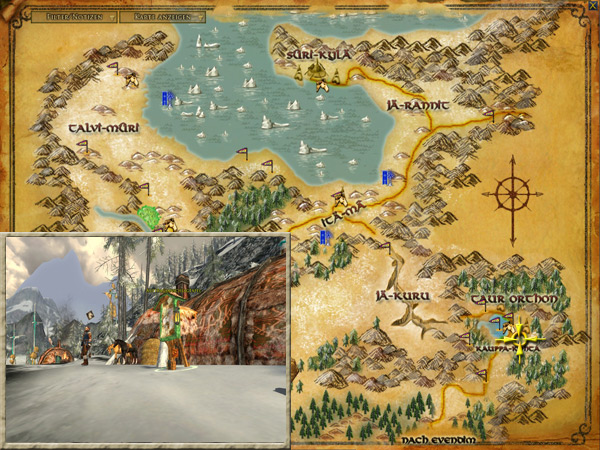The height and width of the screenshot is (450, 600).
Task: Open the Filter Notizen dropdown
Action: point(74,17)
